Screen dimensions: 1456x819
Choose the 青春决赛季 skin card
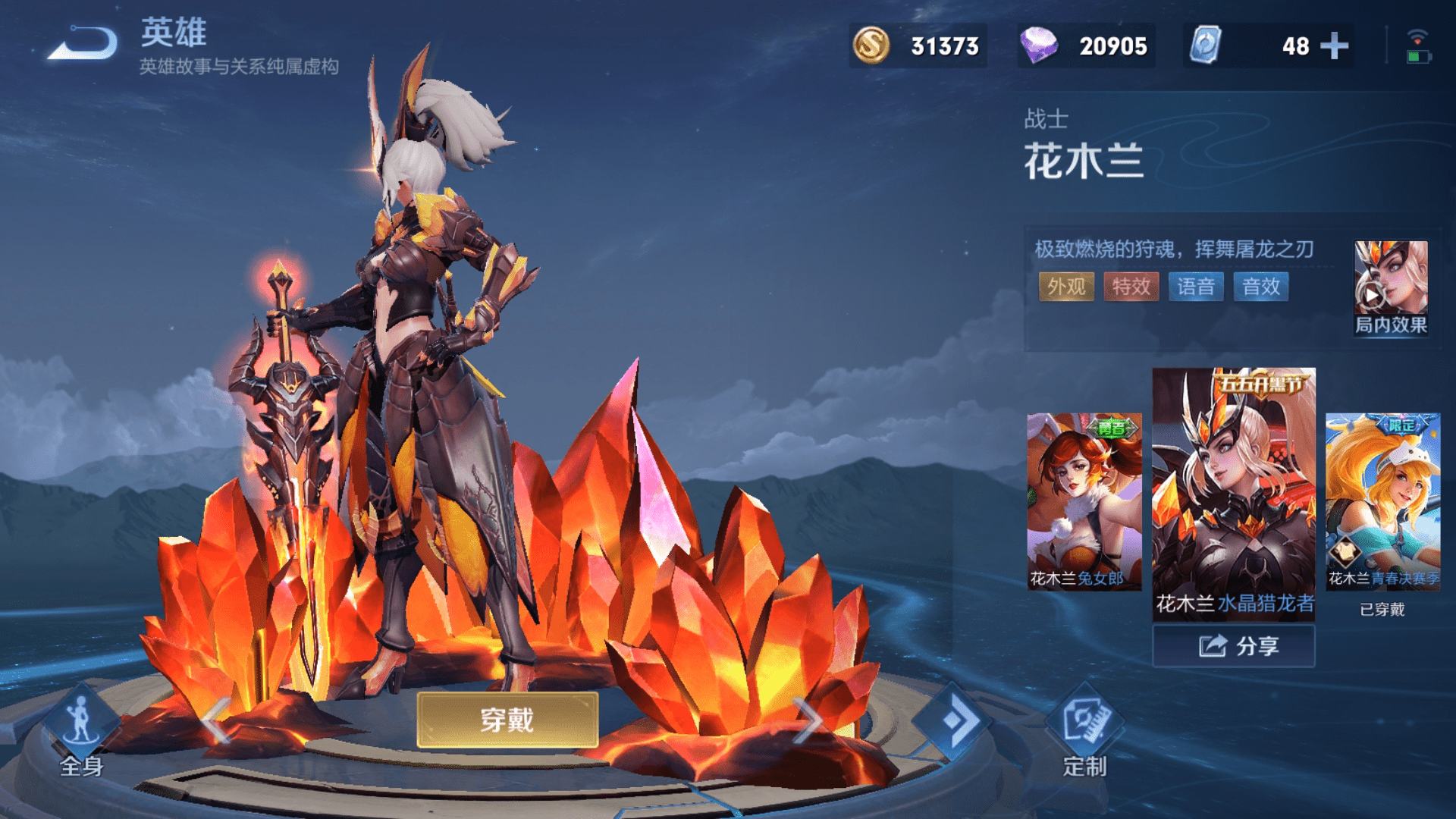tap(1382, 501)
